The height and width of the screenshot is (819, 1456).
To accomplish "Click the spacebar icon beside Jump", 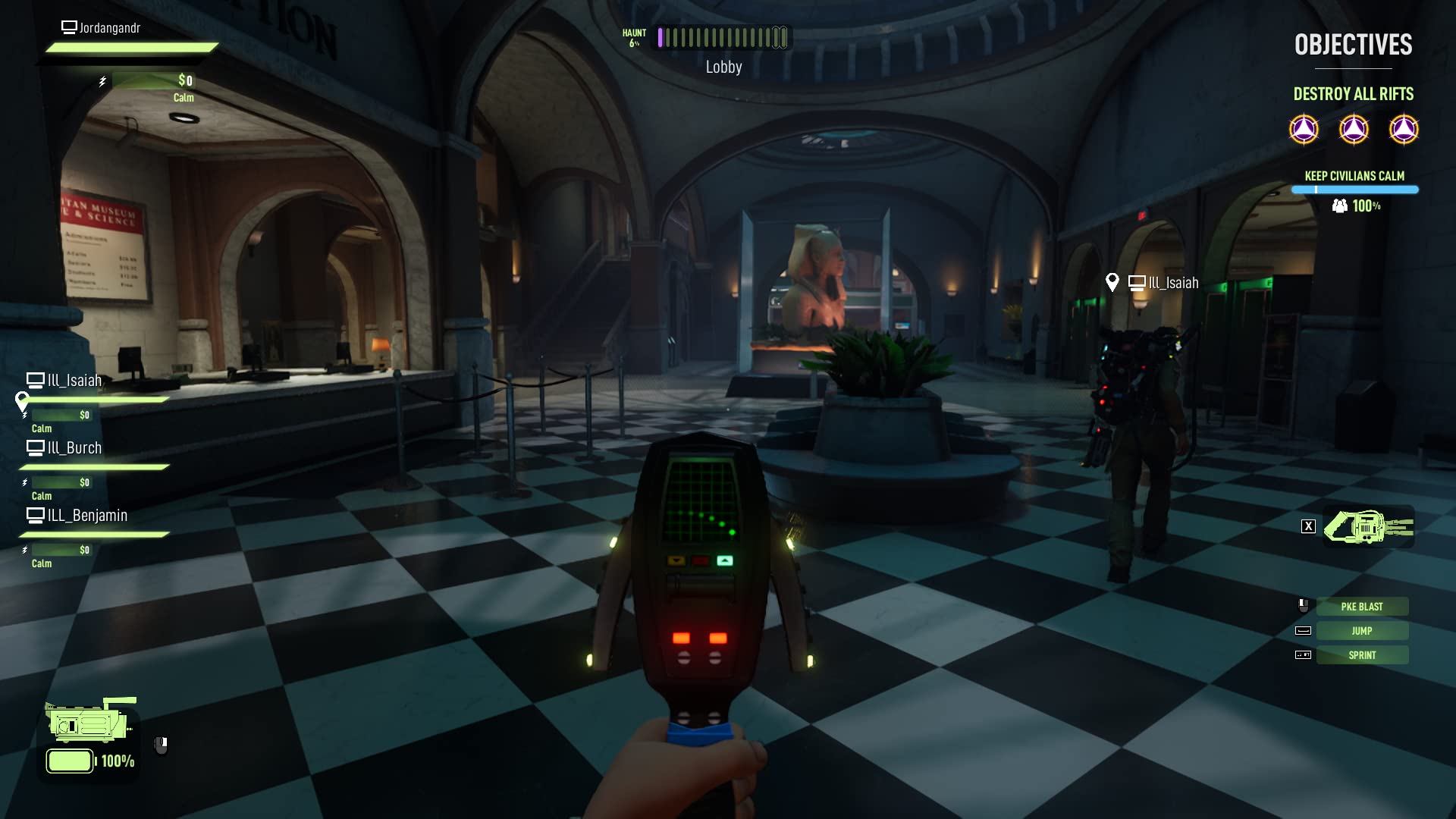I will point(1304,629).
